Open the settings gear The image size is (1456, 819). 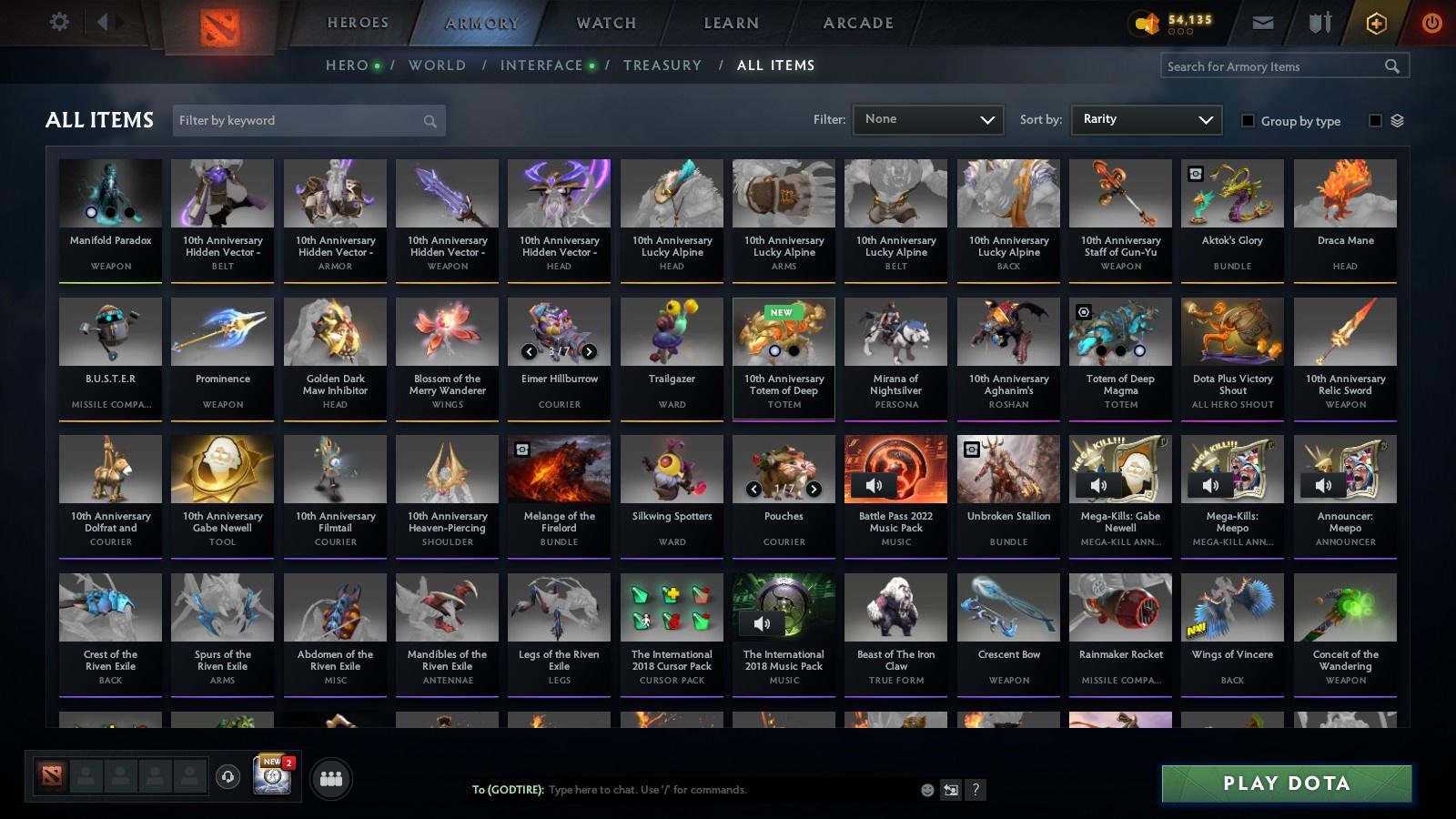click(59, 22)
